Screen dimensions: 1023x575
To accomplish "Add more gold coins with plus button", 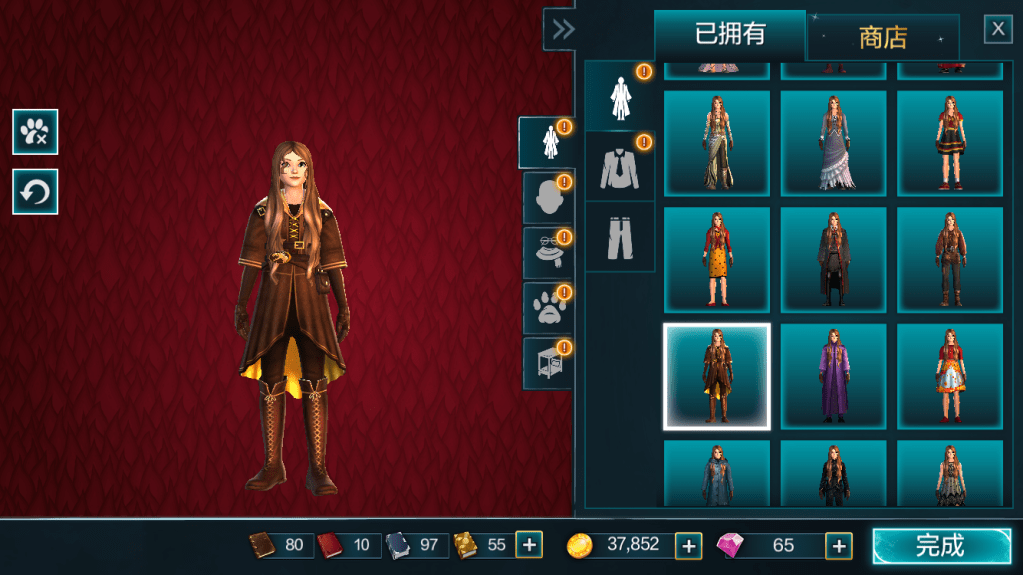I will click(x=688, y=545).
